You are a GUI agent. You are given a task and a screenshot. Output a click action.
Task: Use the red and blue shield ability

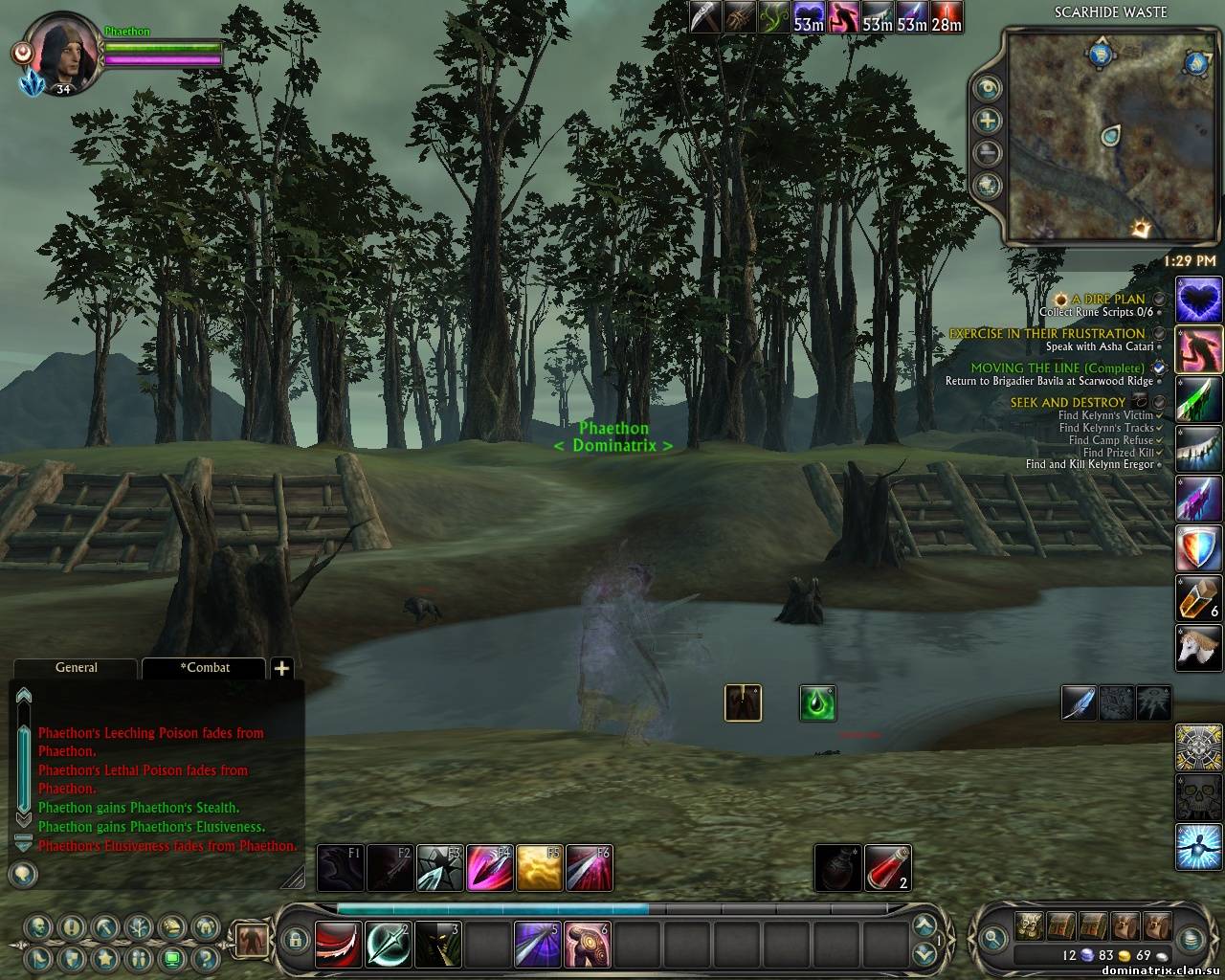1199,549
